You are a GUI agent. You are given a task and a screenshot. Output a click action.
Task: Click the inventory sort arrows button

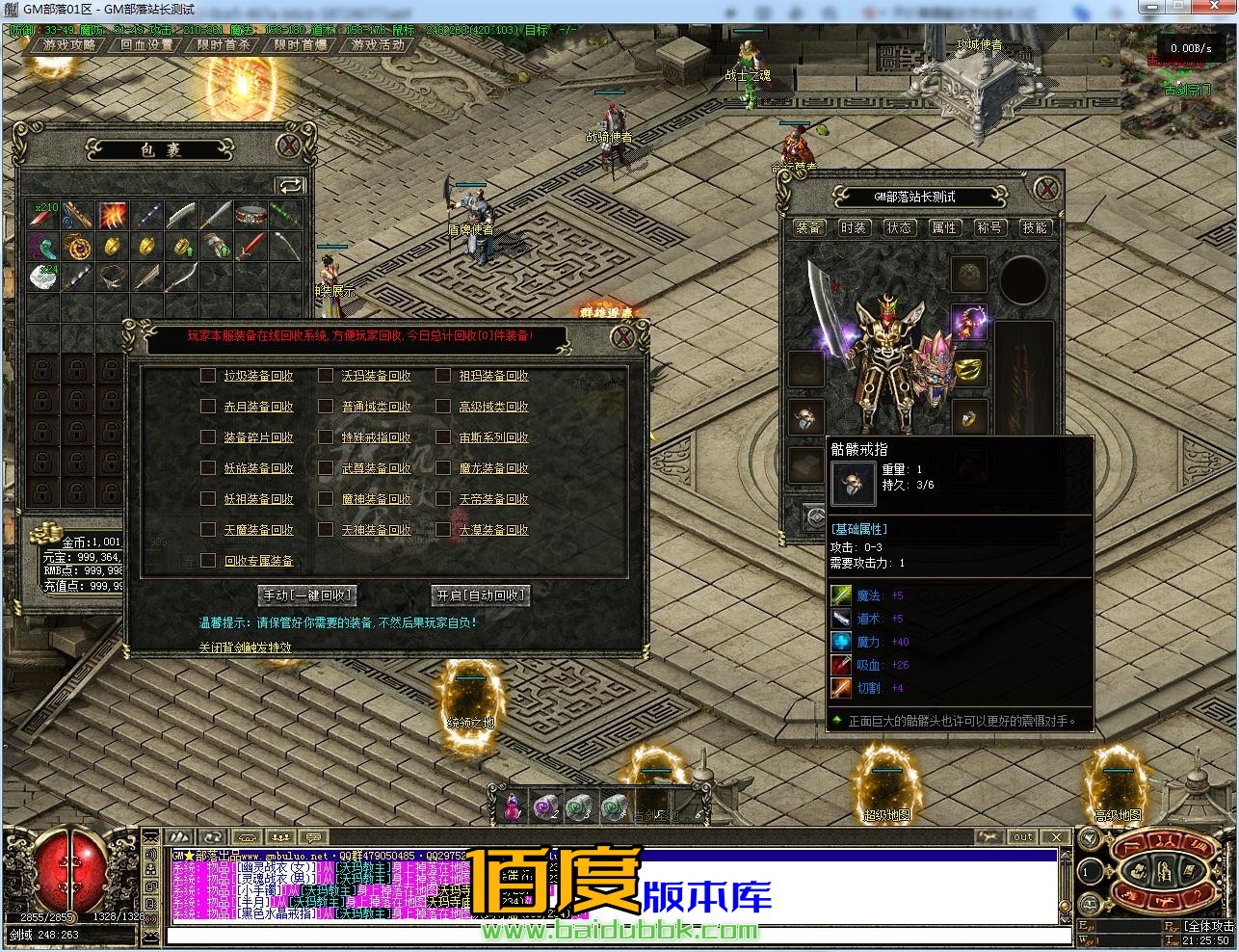tap(290, 185)
